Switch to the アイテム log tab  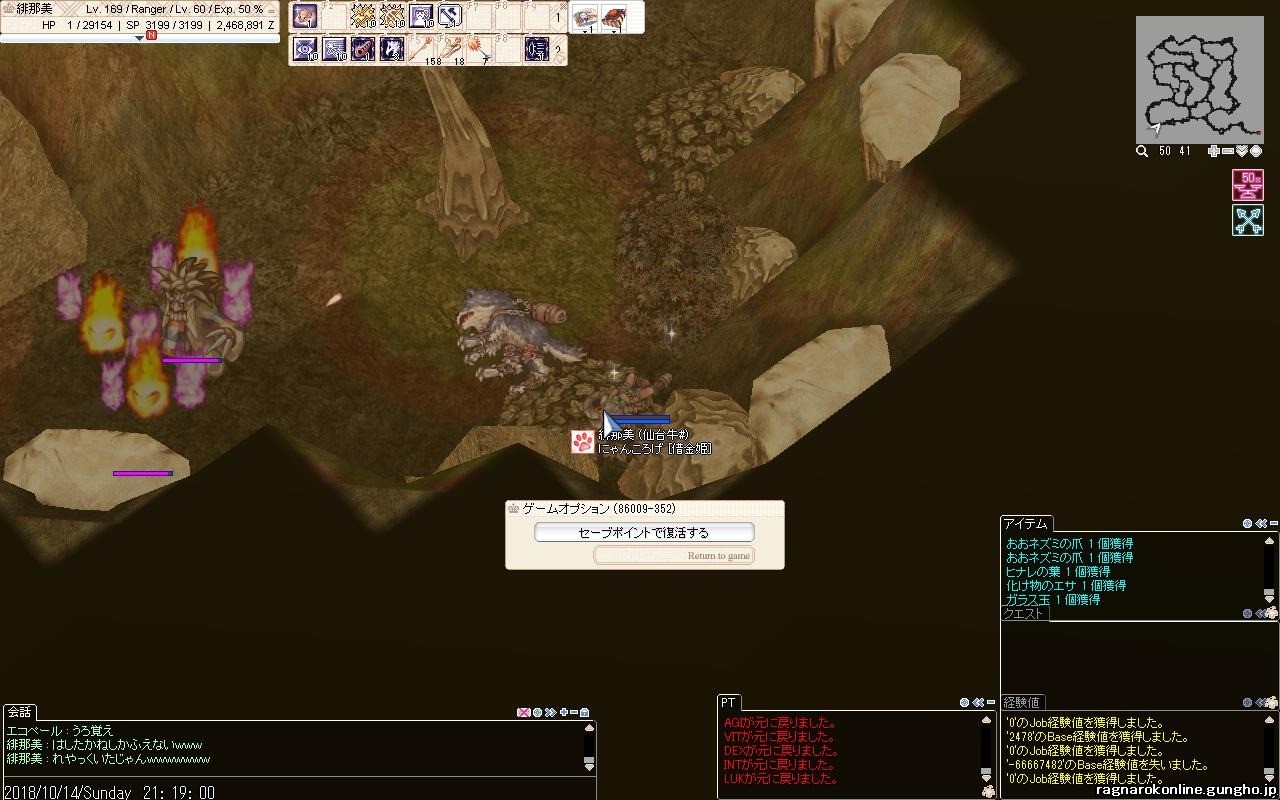(x=1026, y=524)
